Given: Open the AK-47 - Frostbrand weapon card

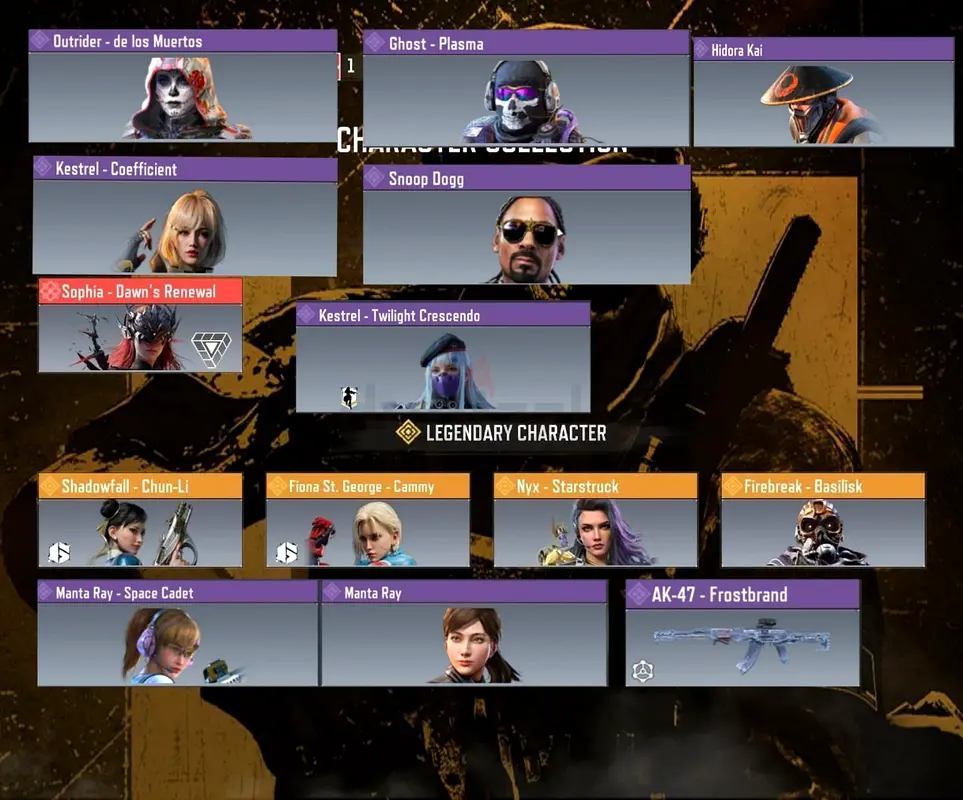Looking at the screenshot, I should coord(742,636).
